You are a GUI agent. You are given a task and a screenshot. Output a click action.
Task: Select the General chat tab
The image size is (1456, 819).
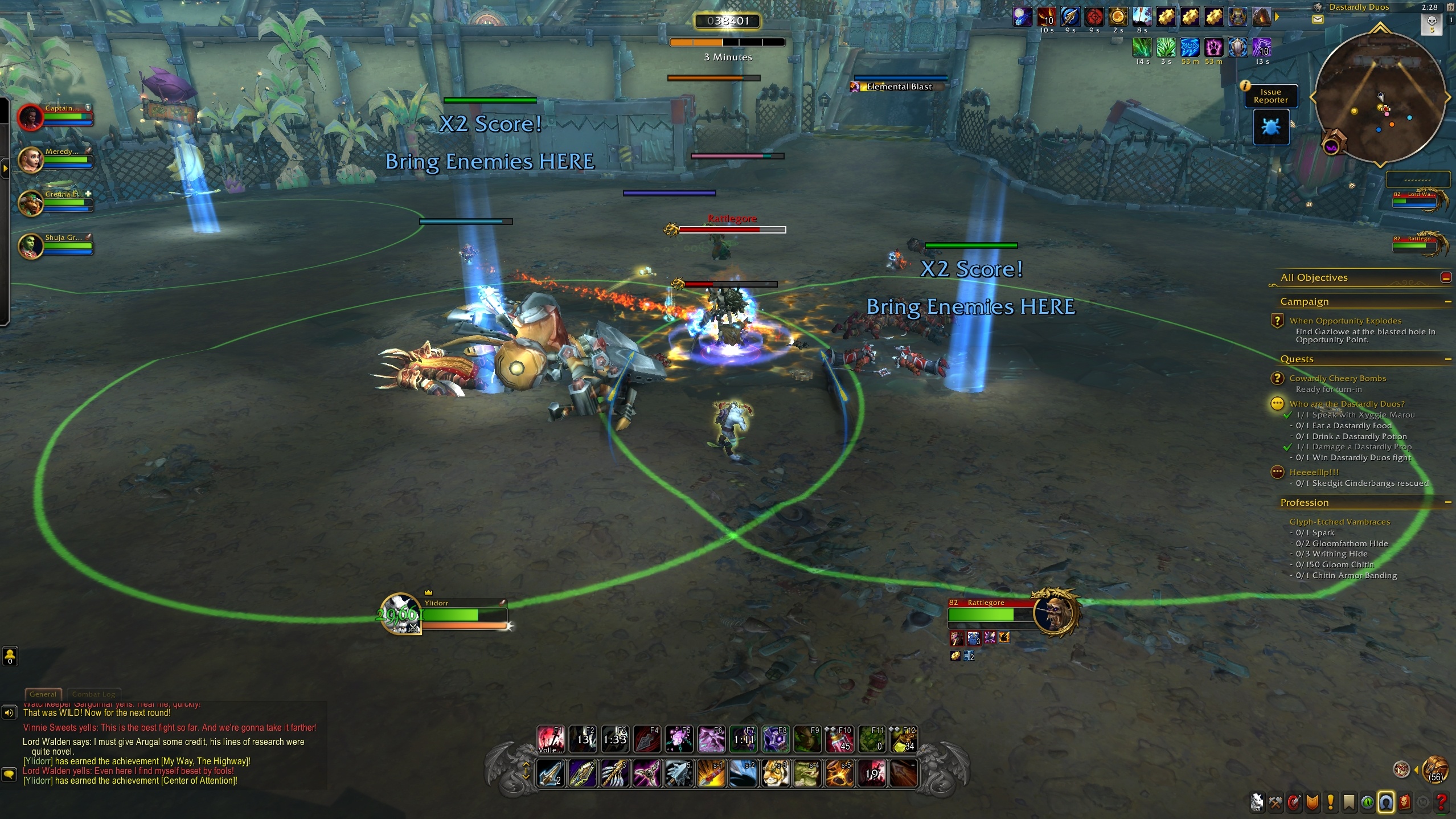coord(43,694)
